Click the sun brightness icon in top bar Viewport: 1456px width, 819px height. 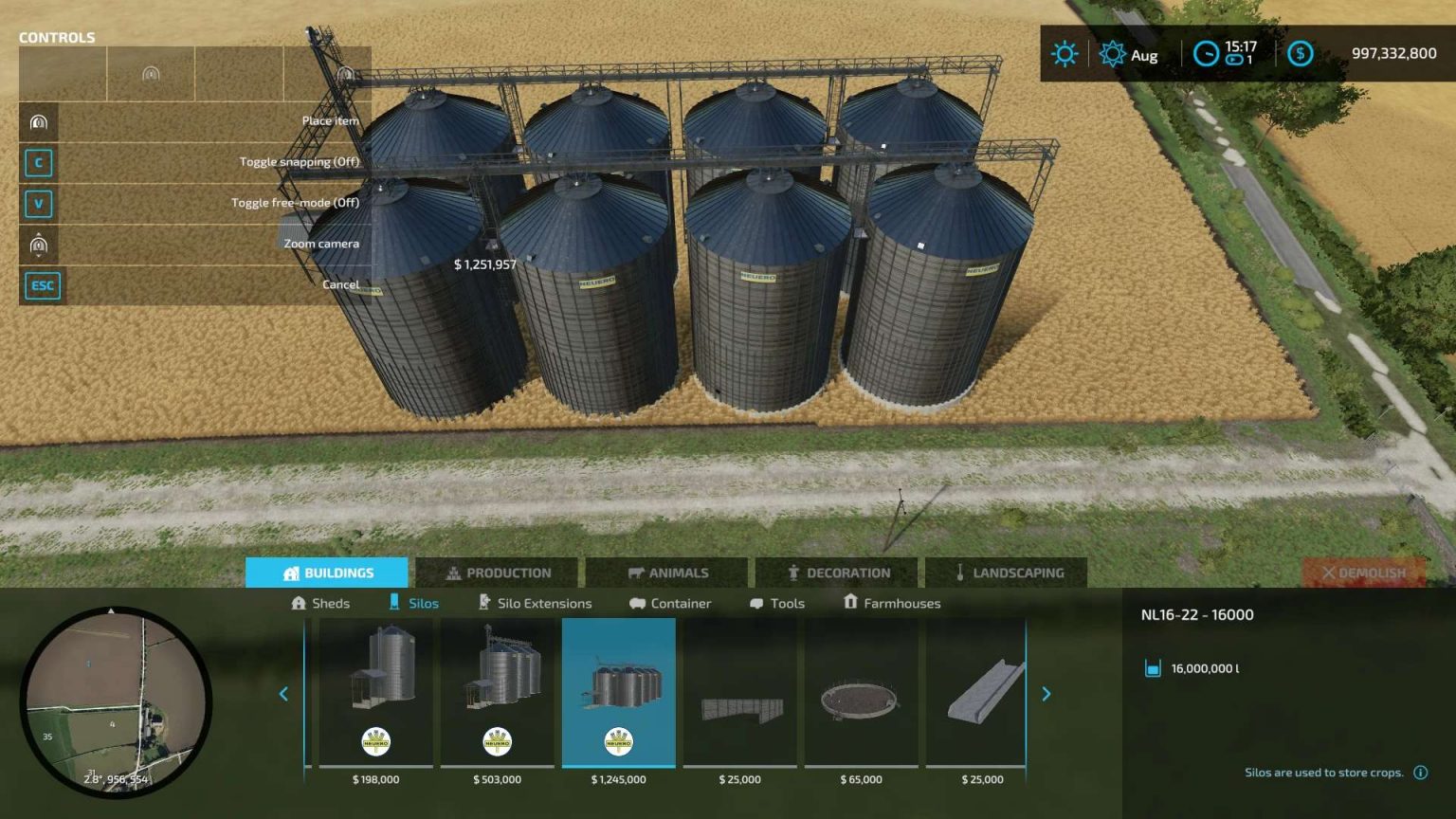(x=1065, y=54)
